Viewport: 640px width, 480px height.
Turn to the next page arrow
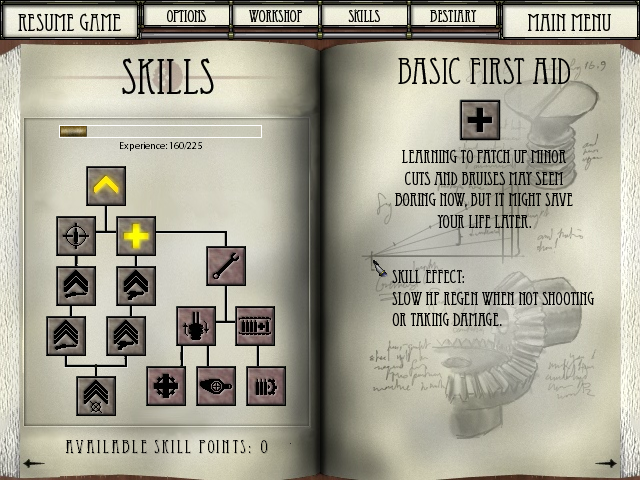(x=606, y=463)
